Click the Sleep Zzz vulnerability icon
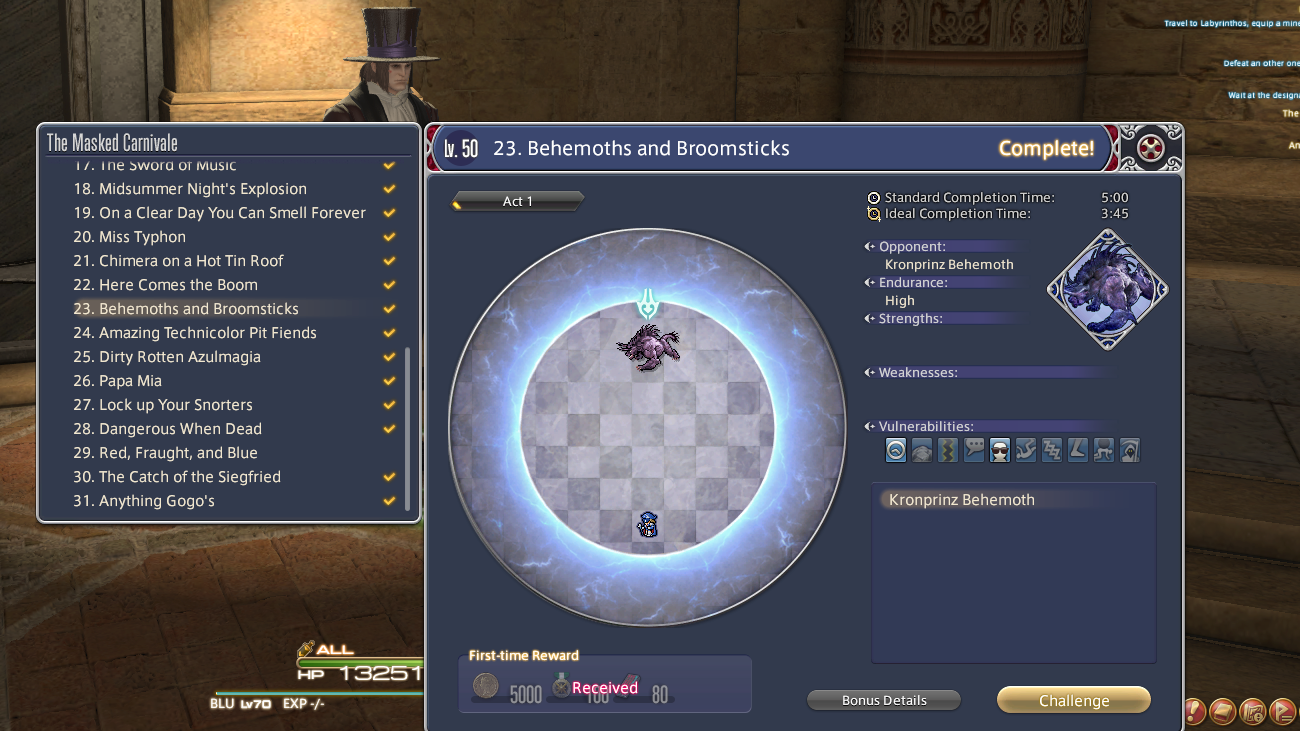Image resolution: width=1300 pixels, height=731 pixels. point(1051,450)
